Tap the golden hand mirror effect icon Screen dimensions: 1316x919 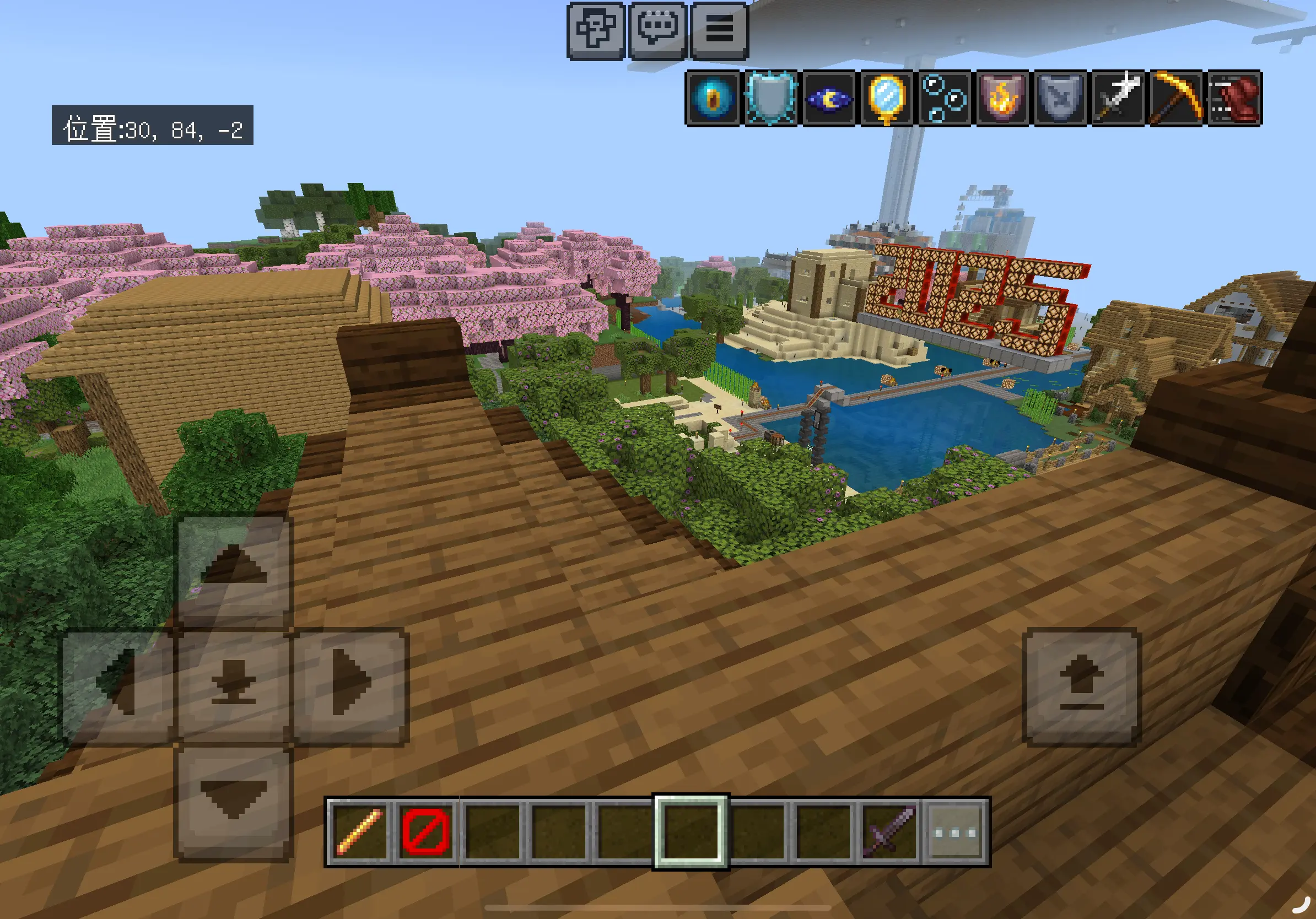tap(887, 99)
